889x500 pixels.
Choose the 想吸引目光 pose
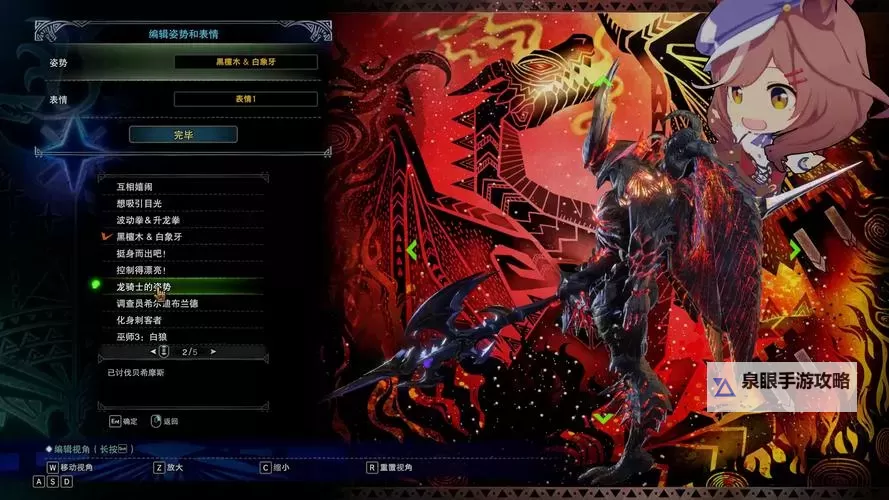139,203
